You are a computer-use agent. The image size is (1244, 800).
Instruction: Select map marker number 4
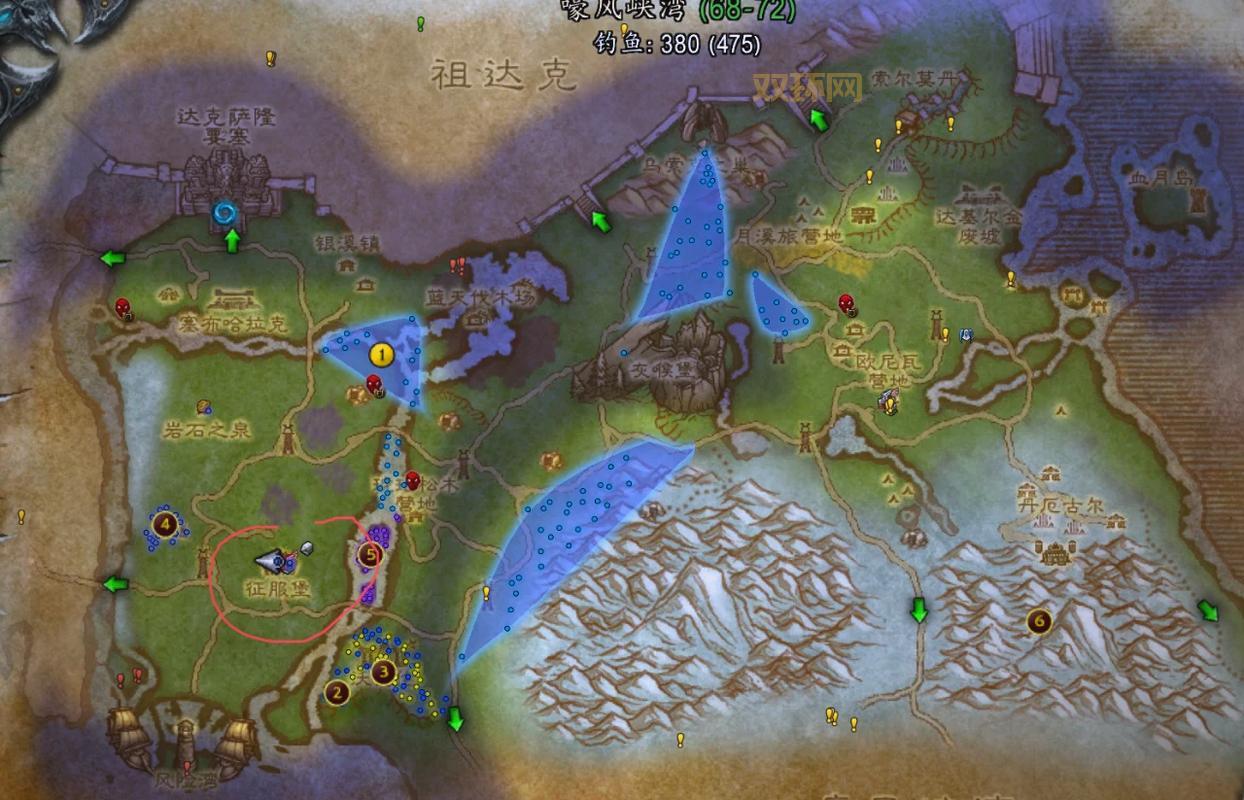click(164, 522)
